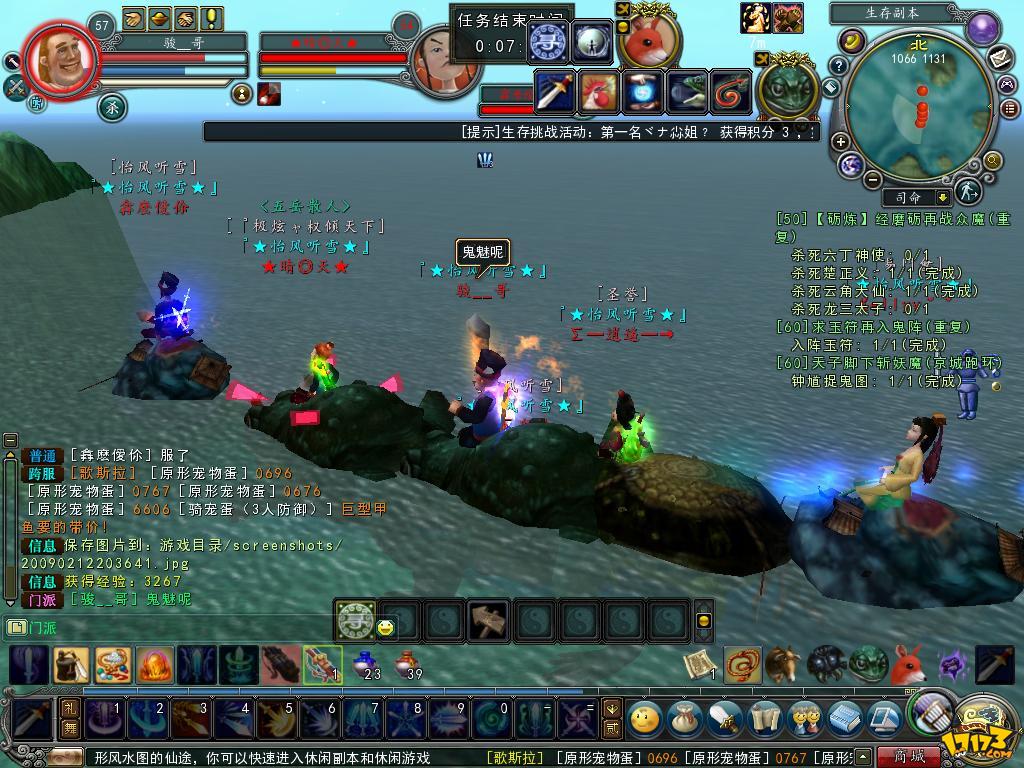Open the 商城 shop button
Viewport: 1024px width, 768px height.
[x=908, y=756]
